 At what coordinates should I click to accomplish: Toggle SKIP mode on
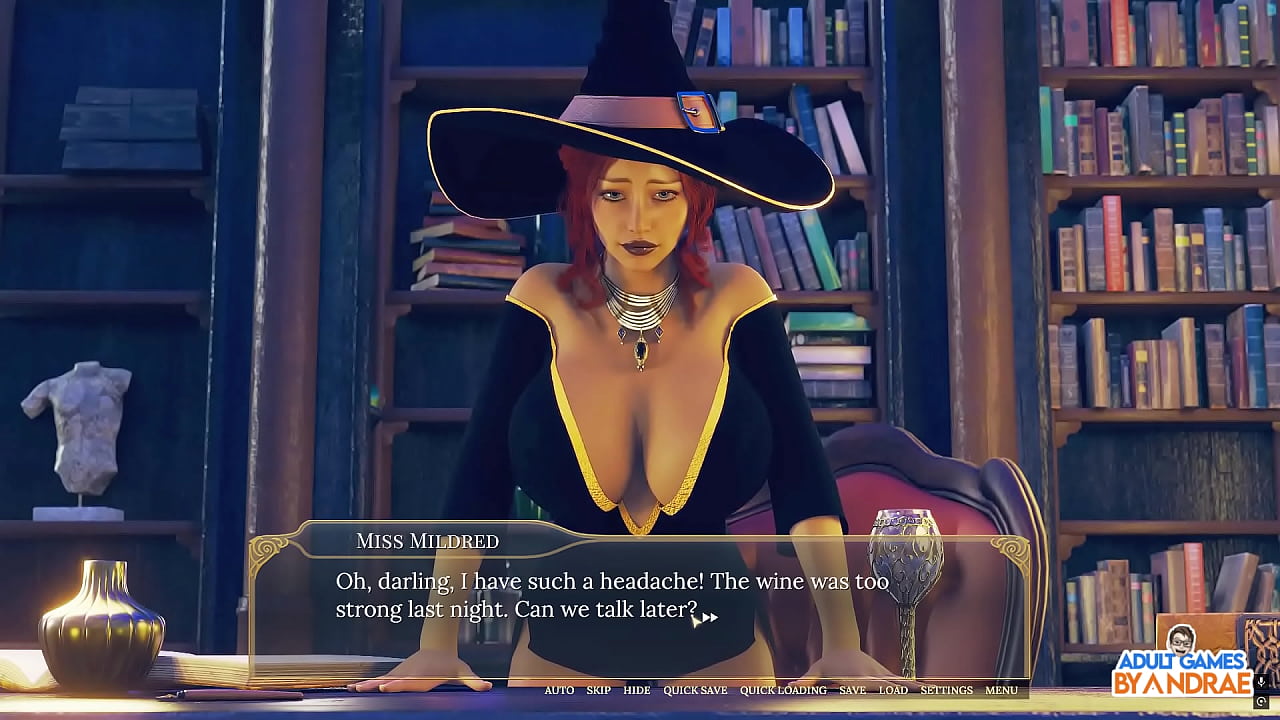click(x=597, y=690)
